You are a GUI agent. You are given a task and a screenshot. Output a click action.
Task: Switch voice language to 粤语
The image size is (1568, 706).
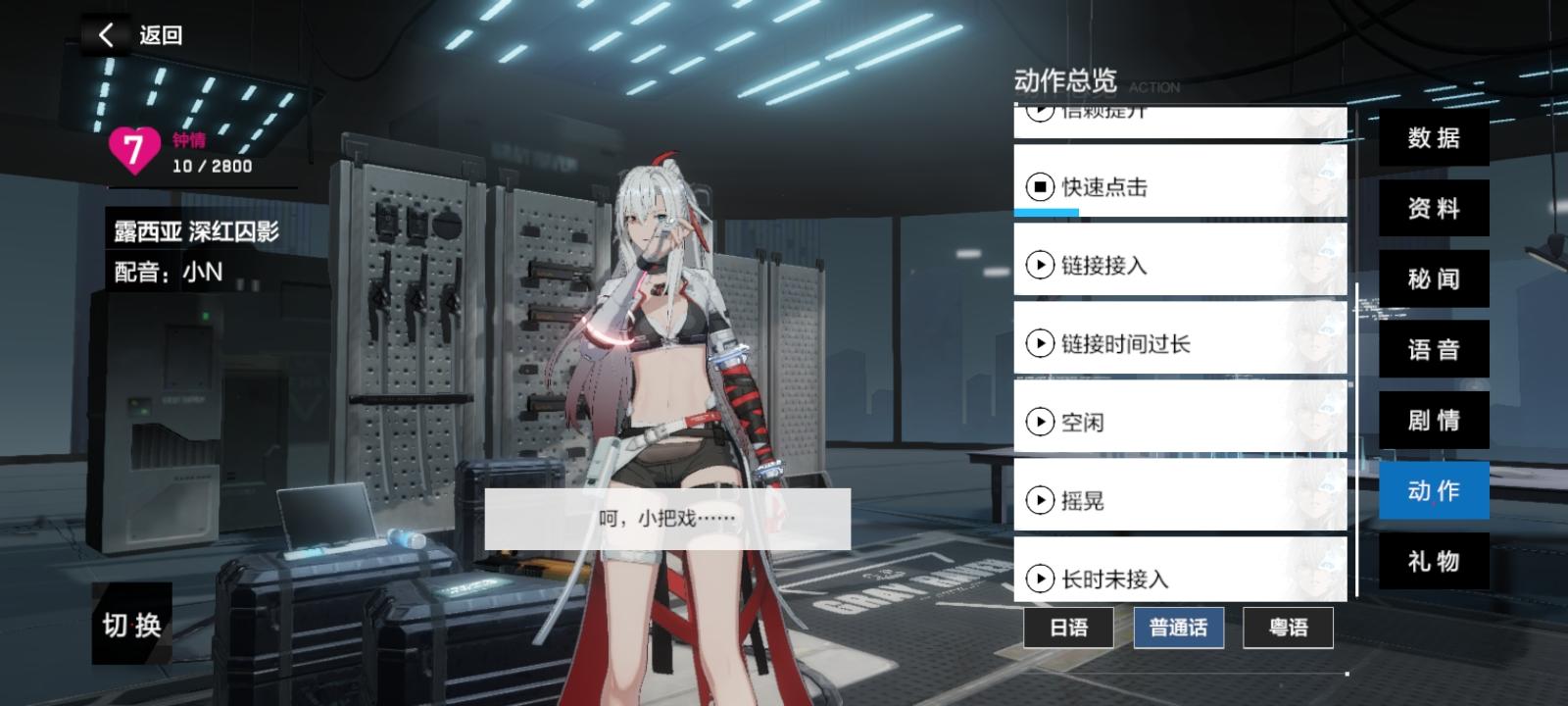point(1289,628)
